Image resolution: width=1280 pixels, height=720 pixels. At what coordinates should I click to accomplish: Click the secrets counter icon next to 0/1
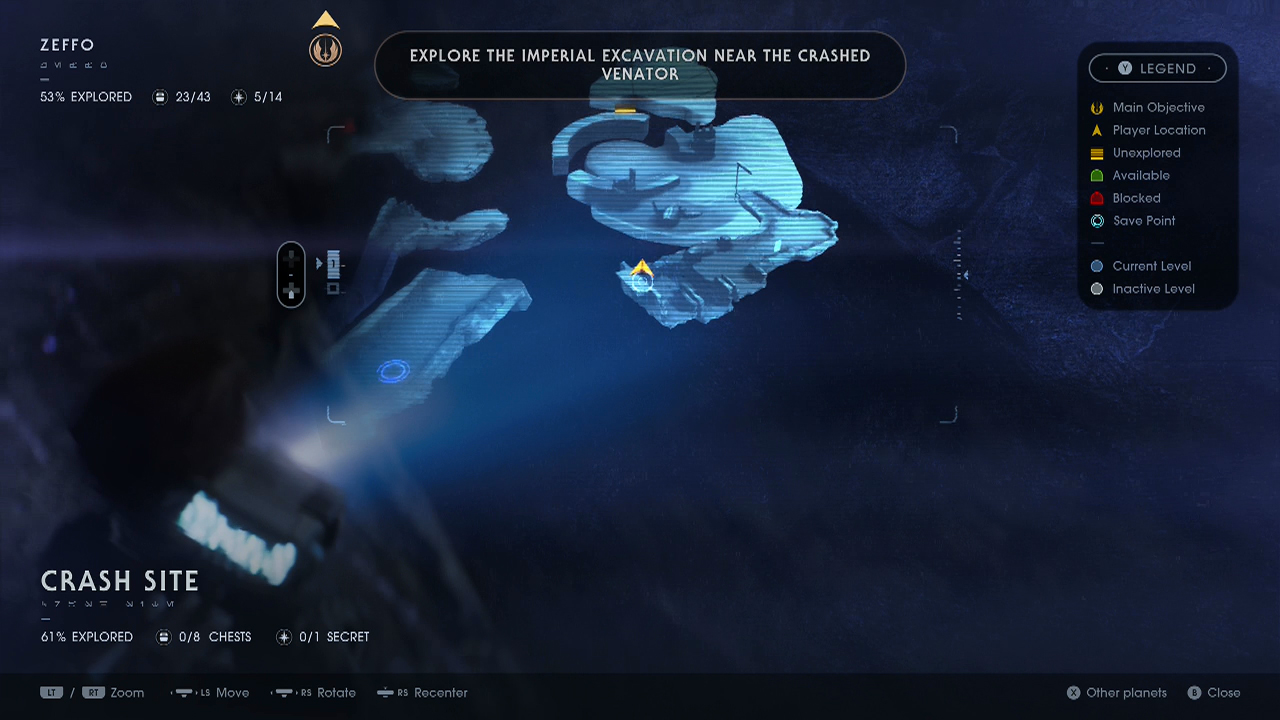coord(283,637)
